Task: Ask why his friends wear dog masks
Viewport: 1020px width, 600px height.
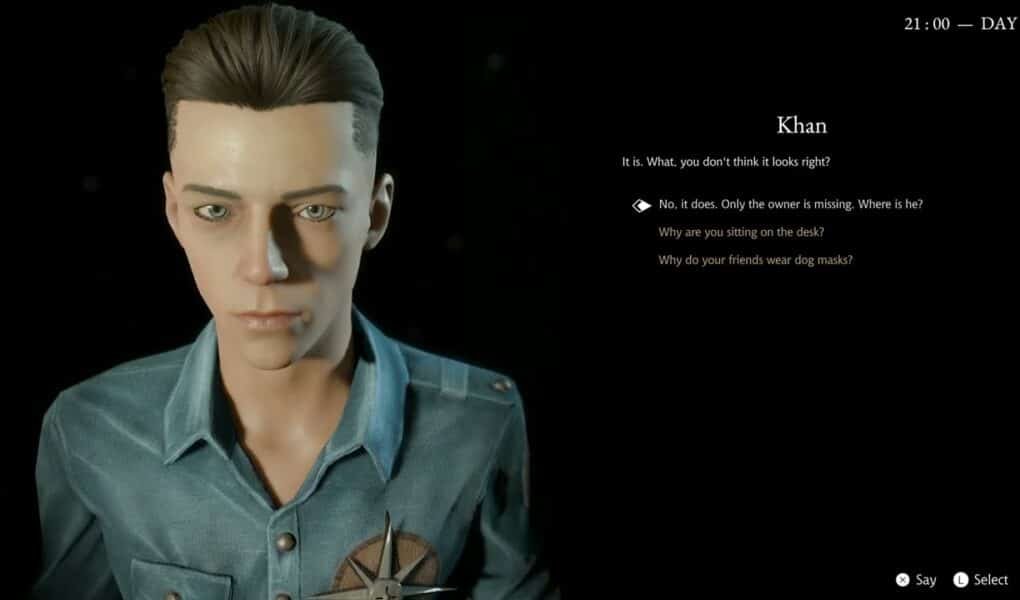Action: tap(755, 260)
